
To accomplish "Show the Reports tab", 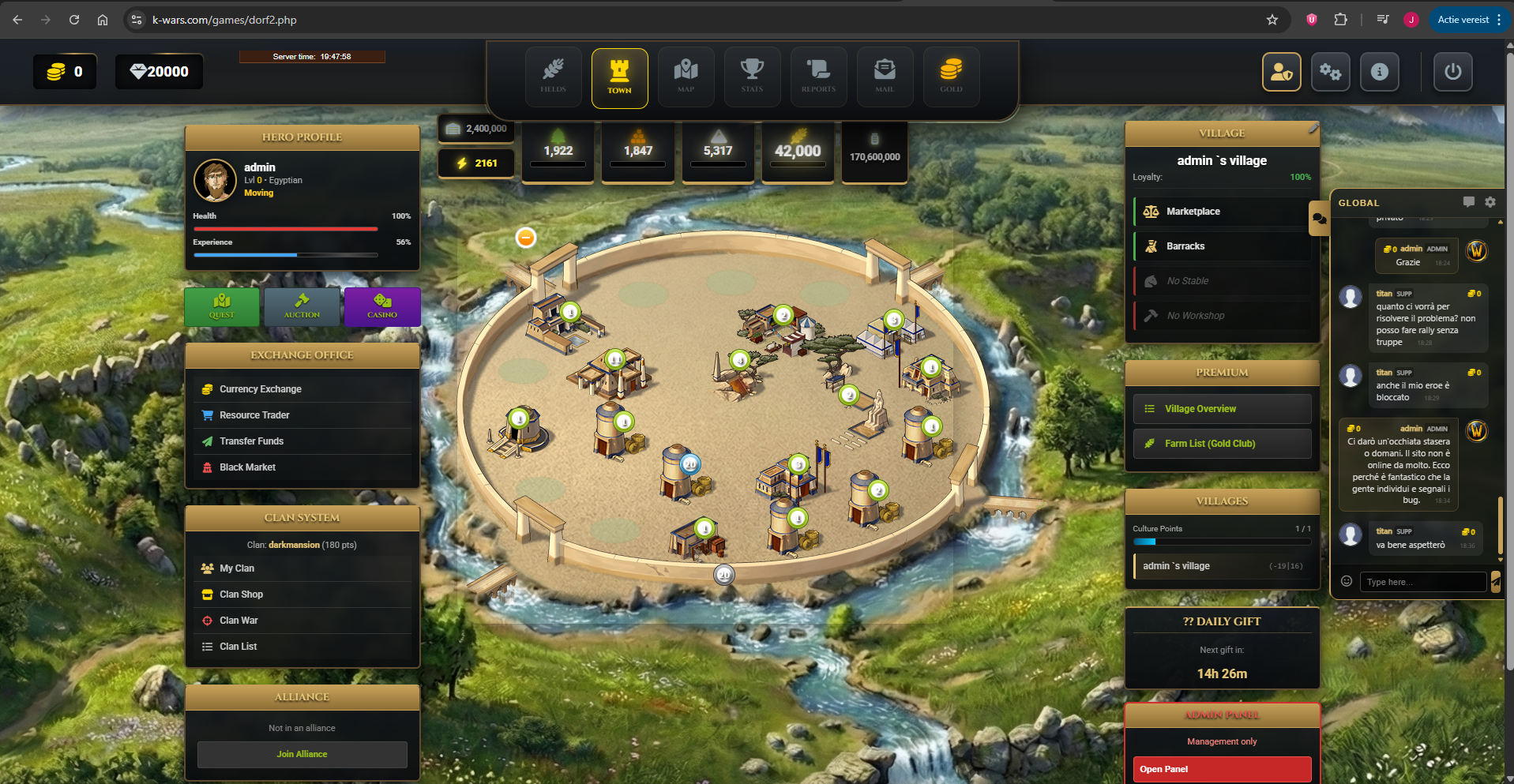I will (818, 77).
